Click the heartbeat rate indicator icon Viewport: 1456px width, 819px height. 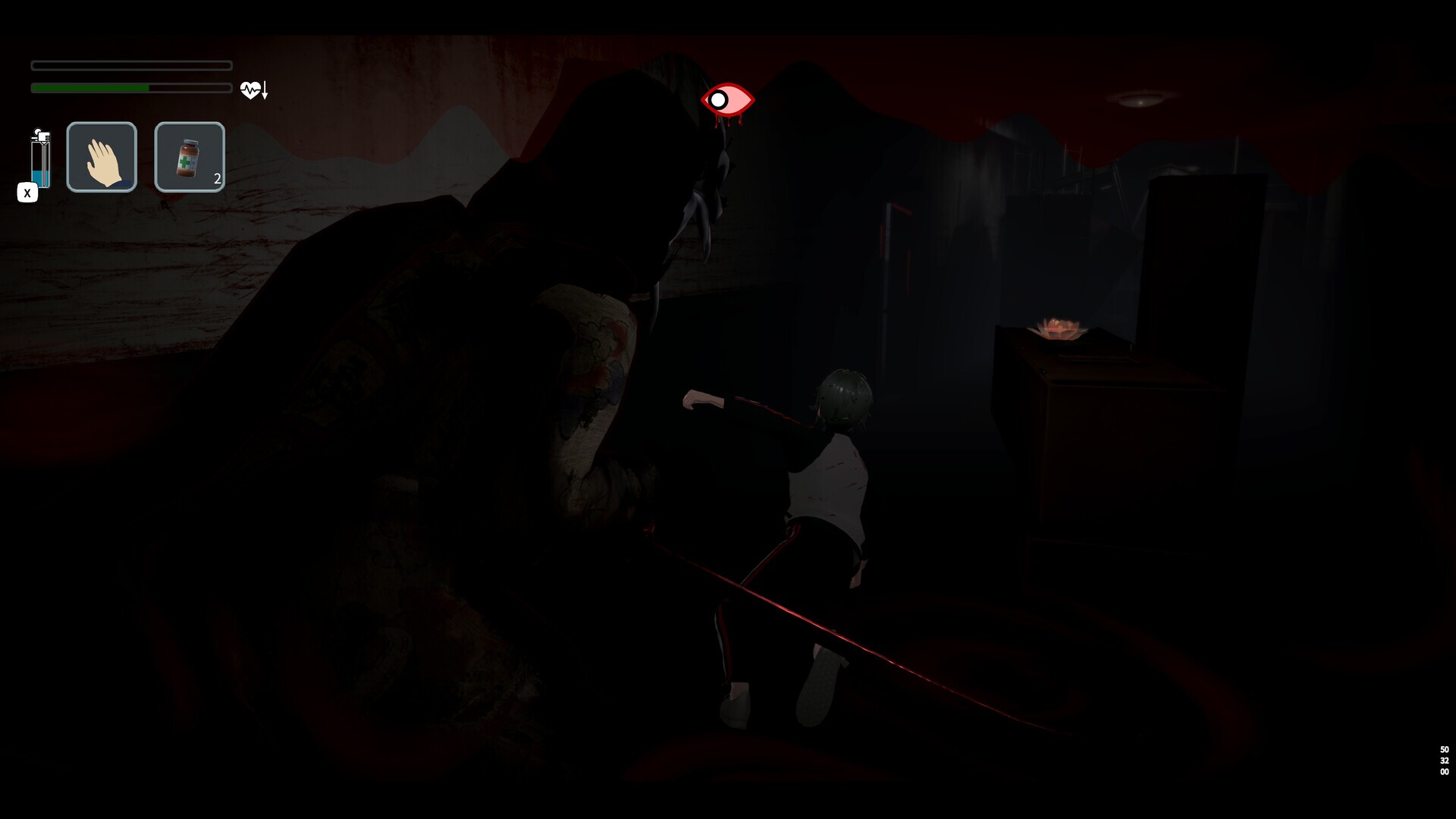click(x=249, y=89)
